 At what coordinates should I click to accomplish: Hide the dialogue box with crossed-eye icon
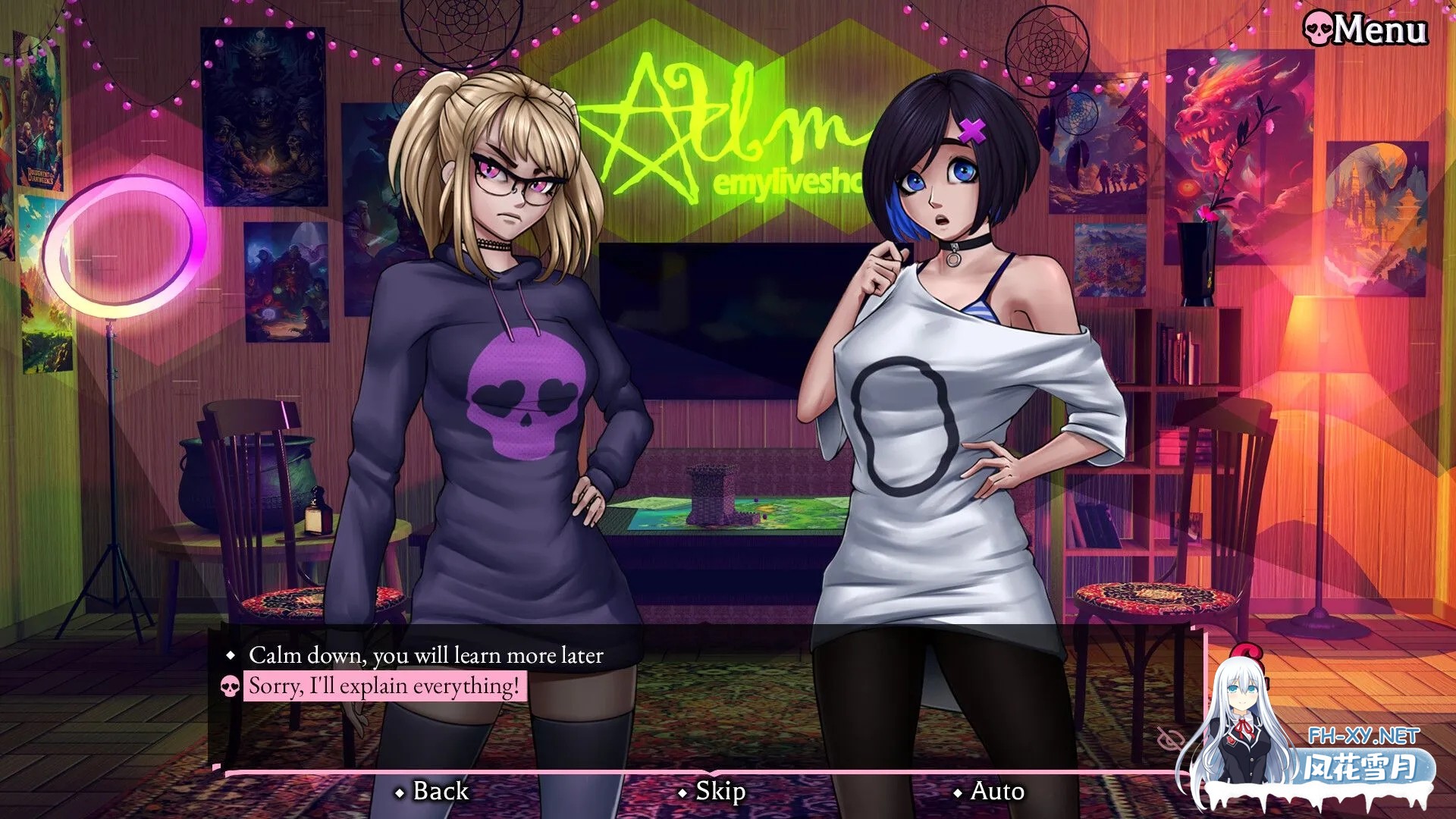[x=1170, y=739]
